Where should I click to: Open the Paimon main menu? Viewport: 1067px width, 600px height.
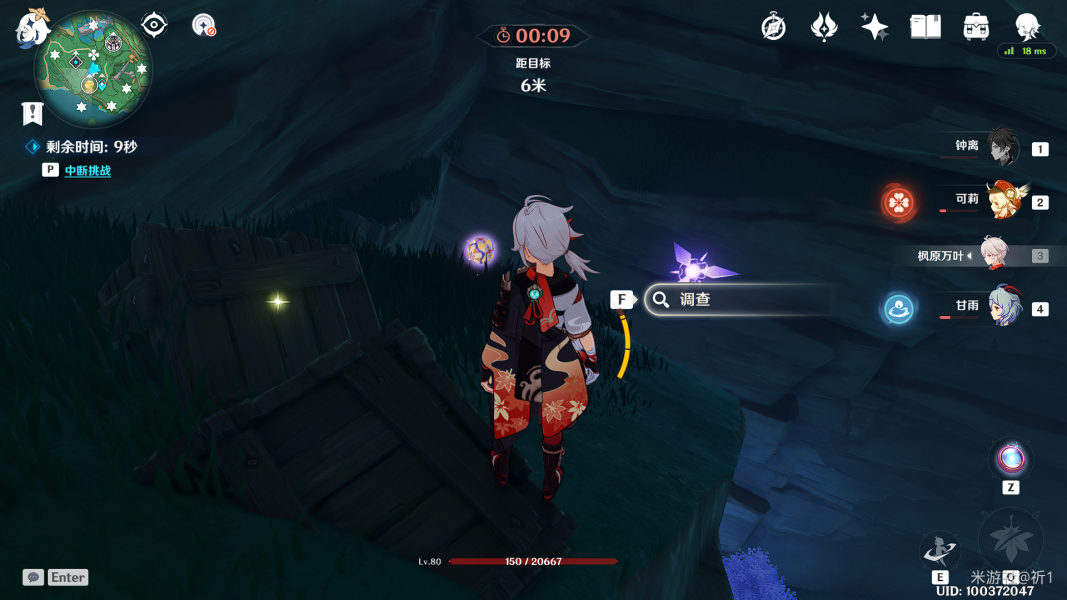(32, 28)
